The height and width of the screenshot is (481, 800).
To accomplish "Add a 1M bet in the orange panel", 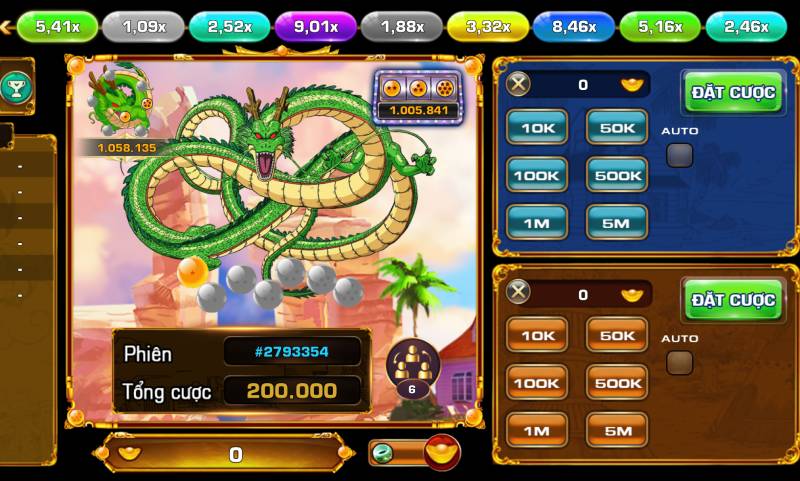I will click(537, 431).
